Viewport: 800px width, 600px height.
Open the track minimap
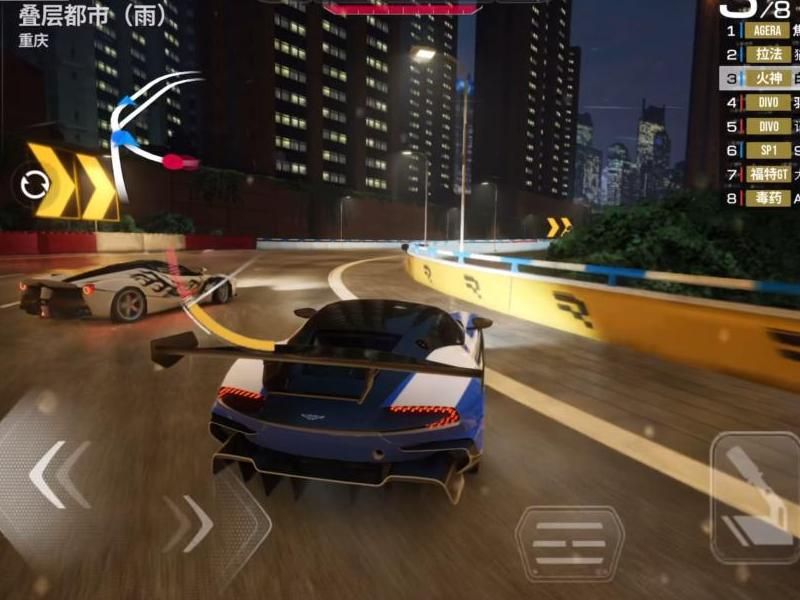[x=150, y=125]
